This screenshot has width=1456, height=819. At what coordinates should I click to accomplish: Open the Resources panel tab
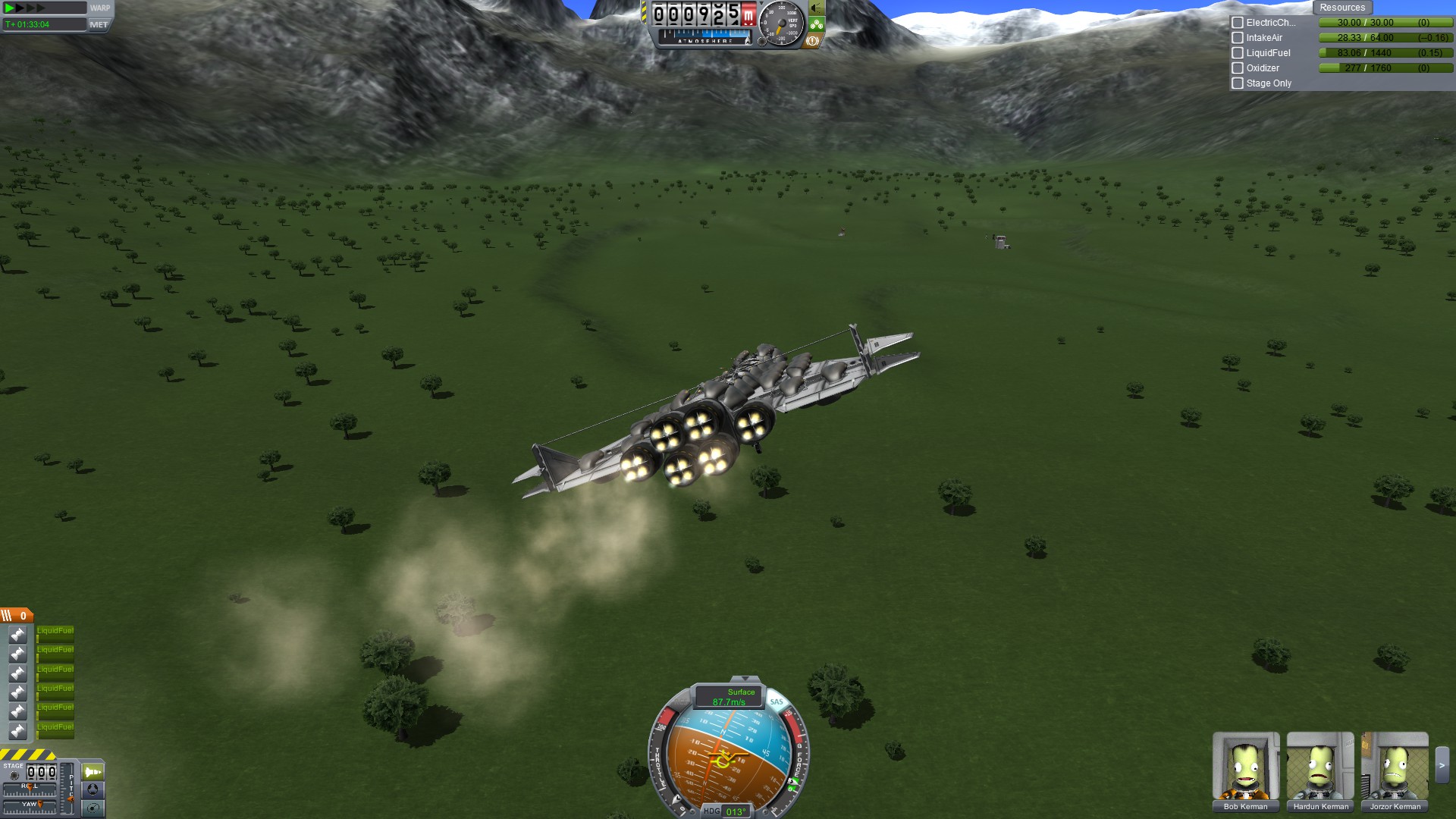tap(1341, 8)
